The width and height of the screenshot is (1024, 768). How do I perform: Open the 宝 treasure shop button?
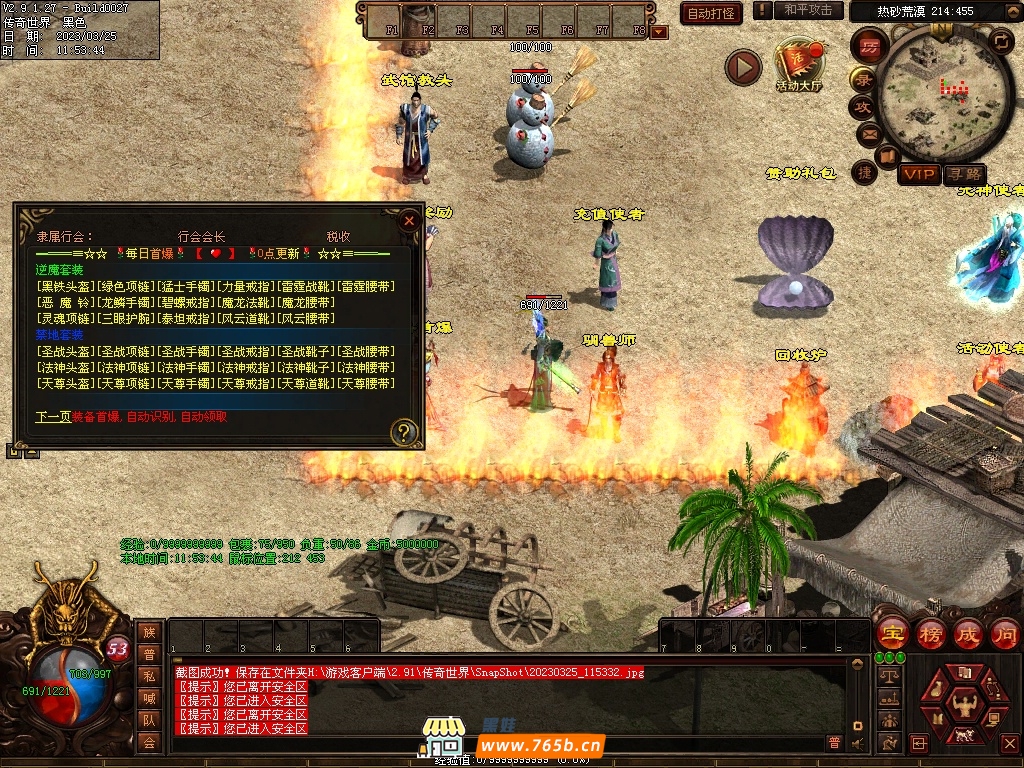pyautogui.click(x=891, y=634)
